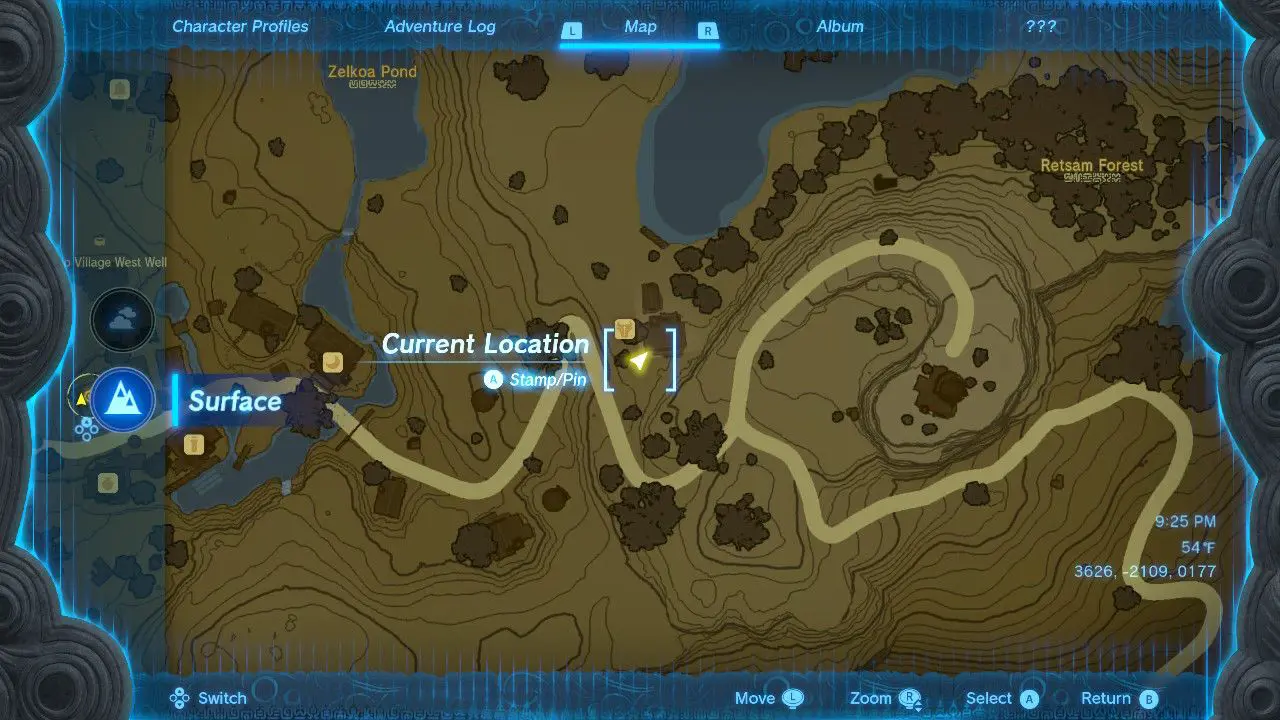Open the weather cloud indicator
1280x720 pixels.
click(x=122, y=320)
